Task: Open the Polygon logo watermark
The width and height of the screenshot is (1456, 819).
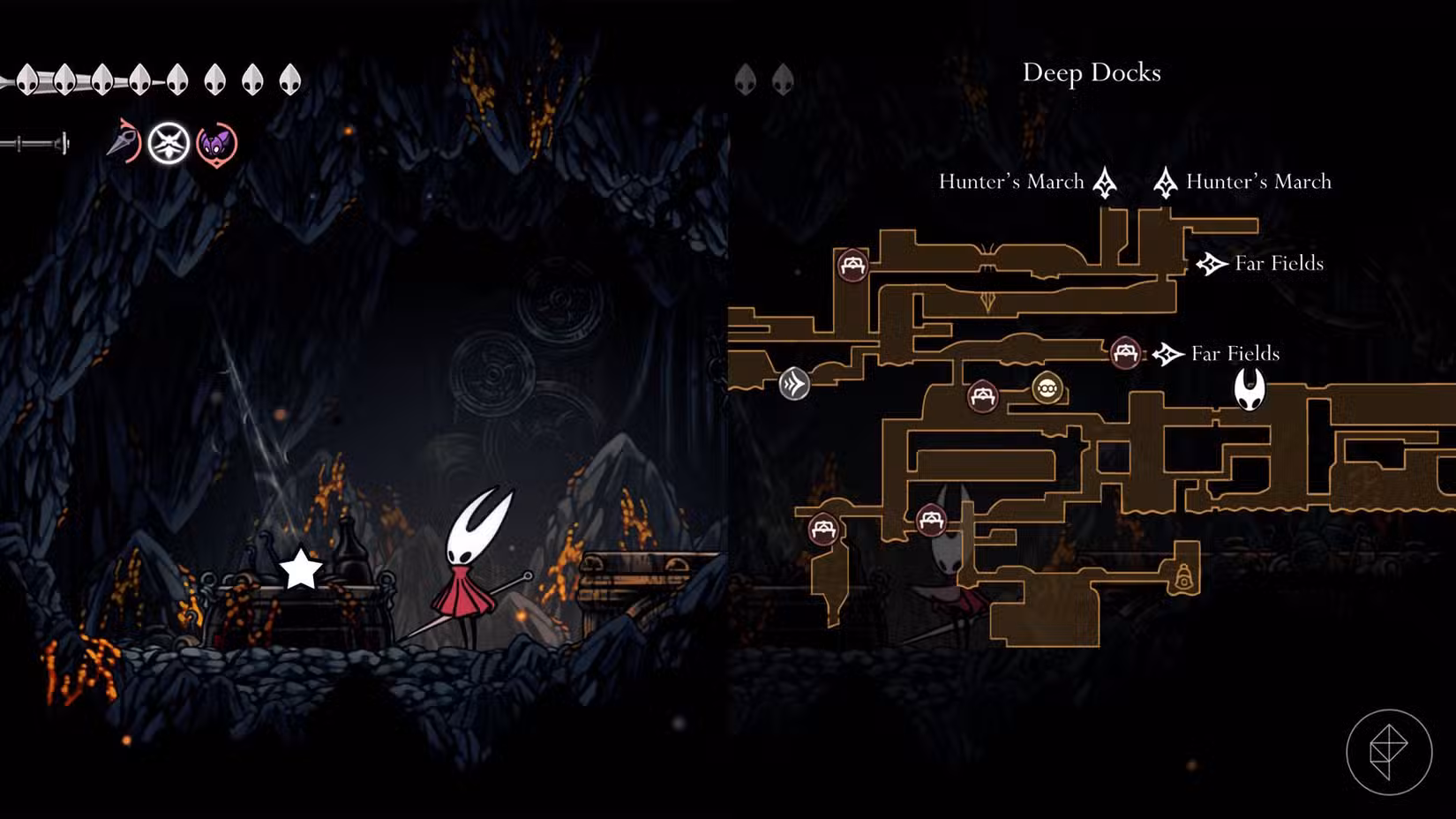Action: coord(1388,752)
